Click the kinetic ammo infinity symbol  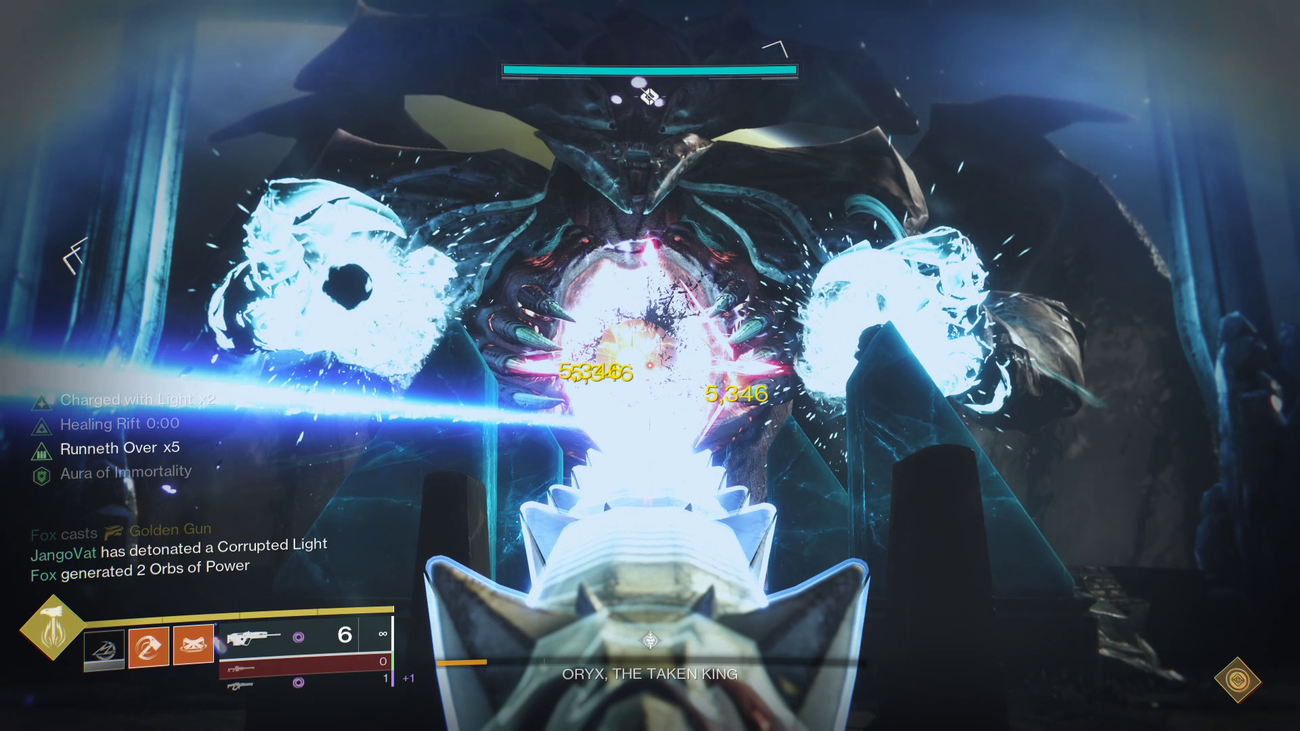(381, 635)
